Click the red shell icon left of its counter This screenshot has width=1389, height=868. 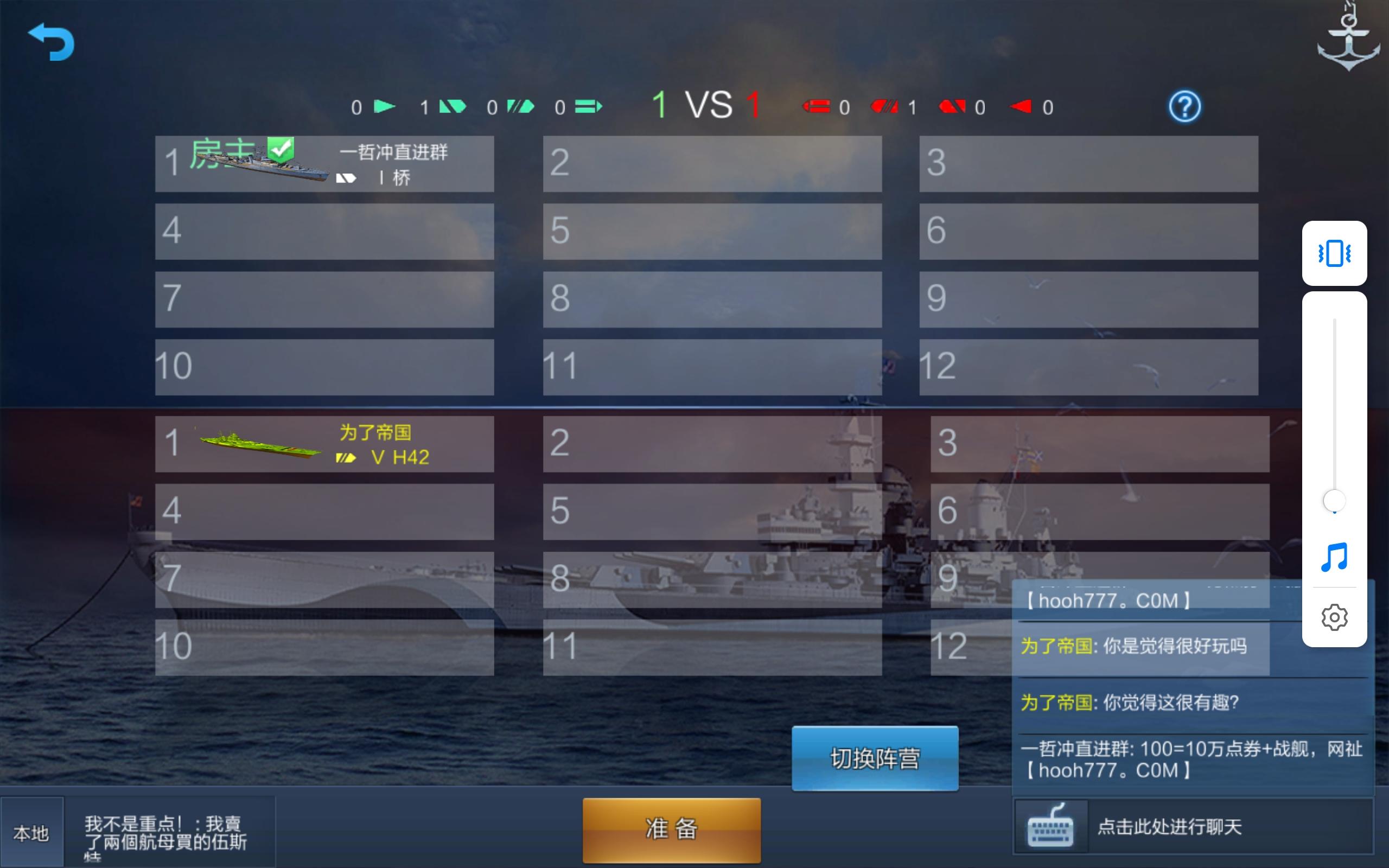pyautogui.click(x=817, y=106)
